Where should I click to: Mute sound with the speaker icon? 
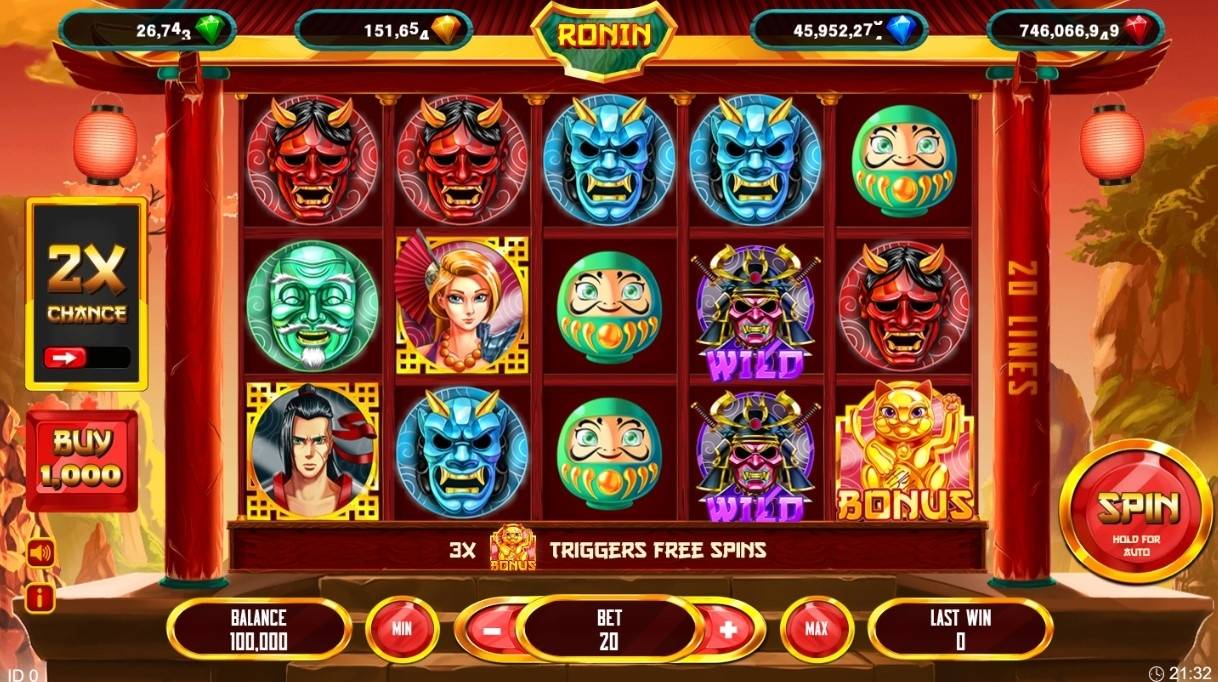point(41,552)
